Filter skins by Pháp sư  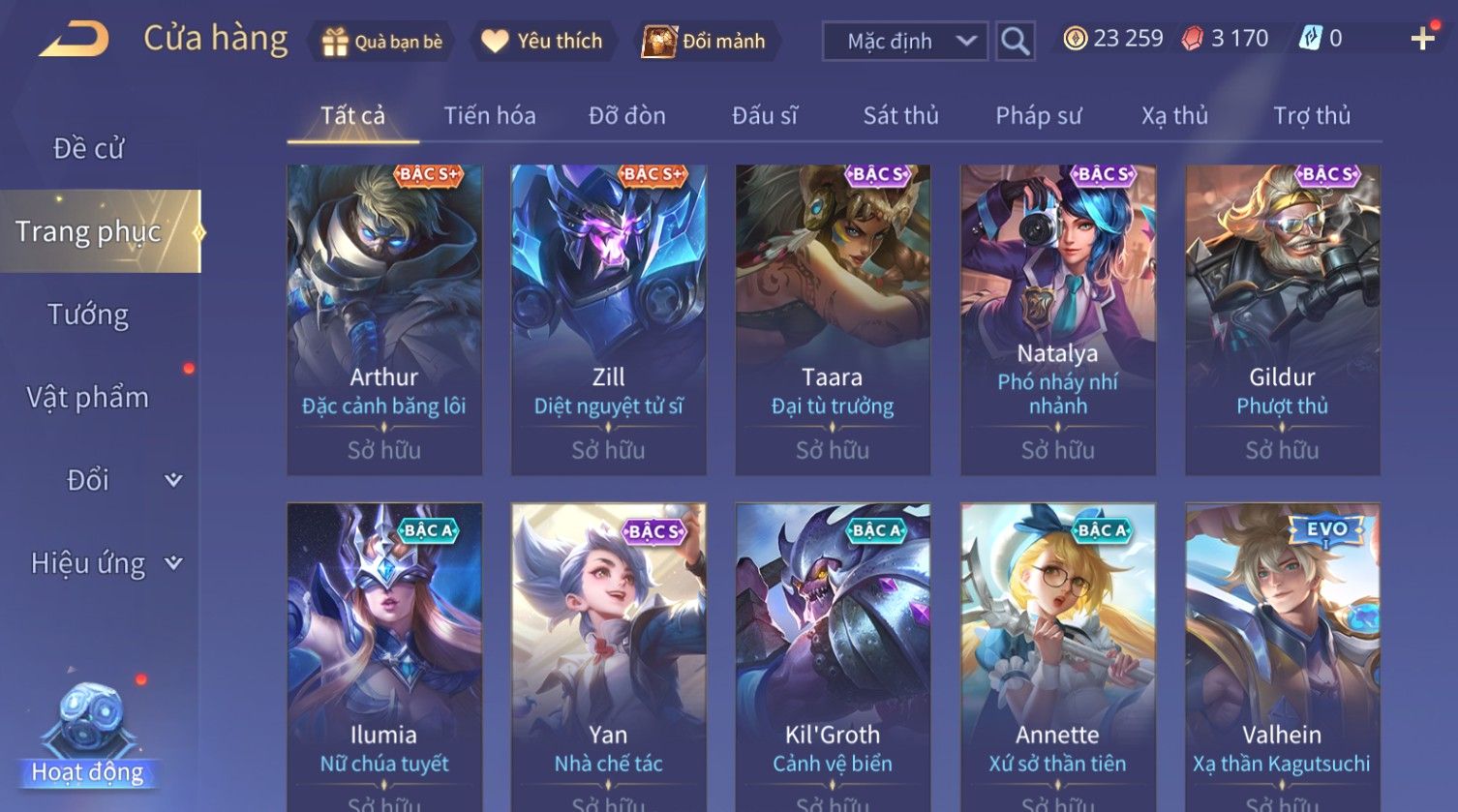click(1038, 116)
